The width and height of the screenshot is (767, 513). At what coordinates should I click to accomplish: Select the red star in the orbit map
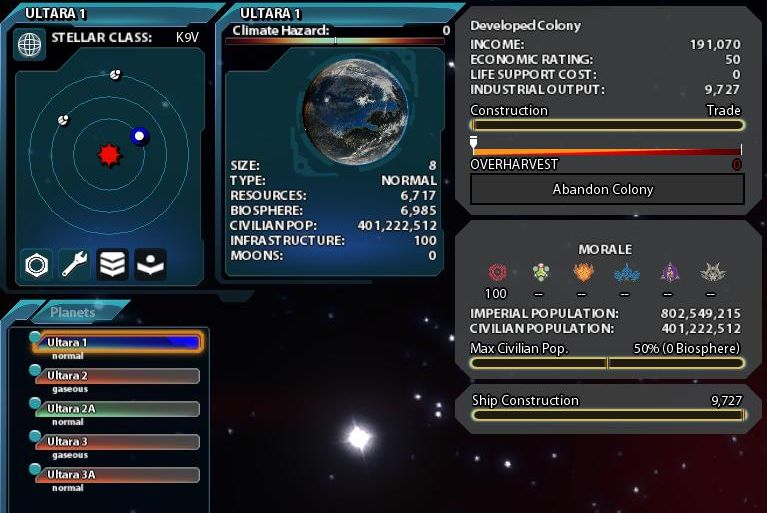pos(108,155)
